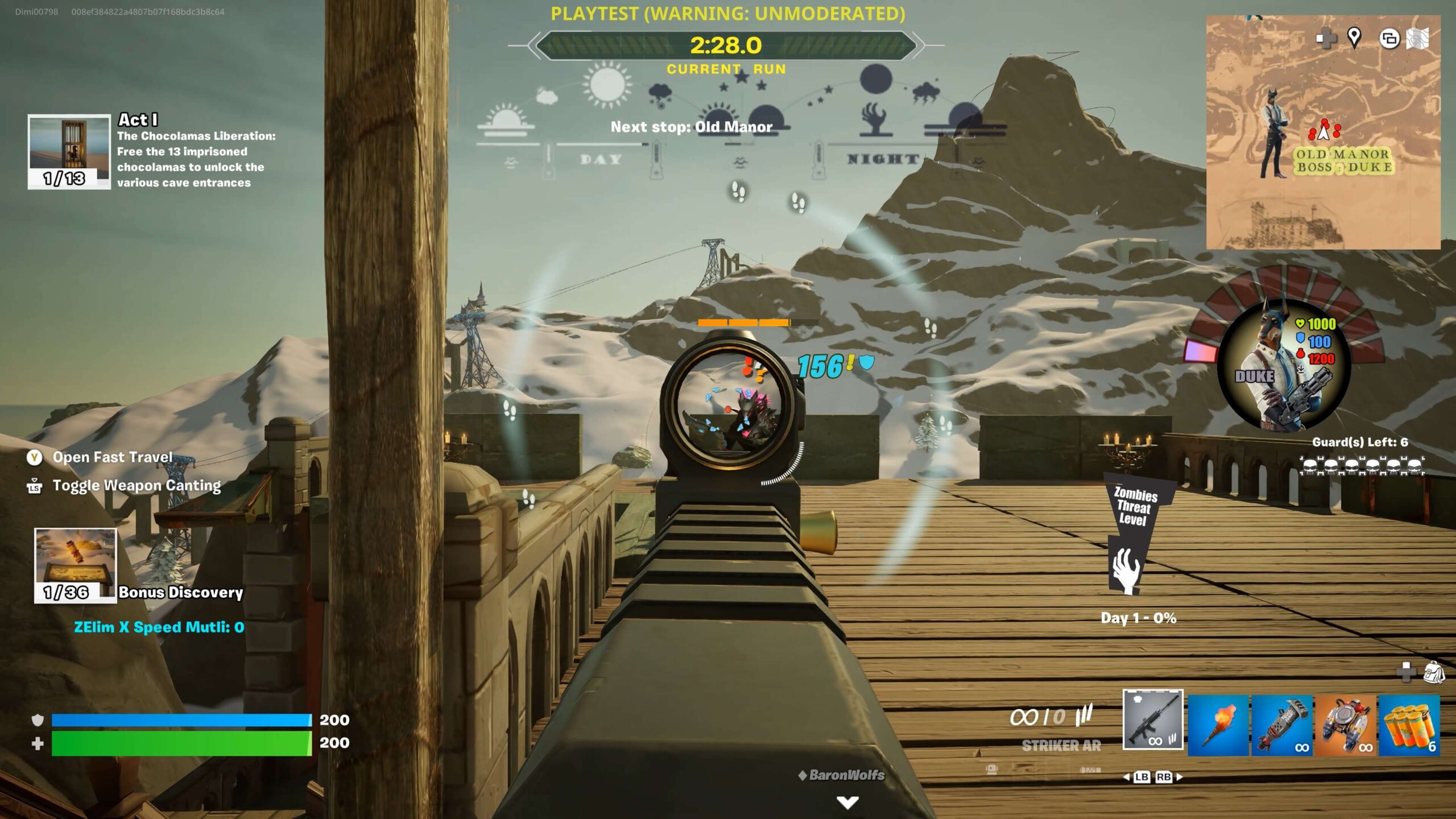Screen dimensions: 1456x819
Task: Open the folded map icon
Action: 1418,39
